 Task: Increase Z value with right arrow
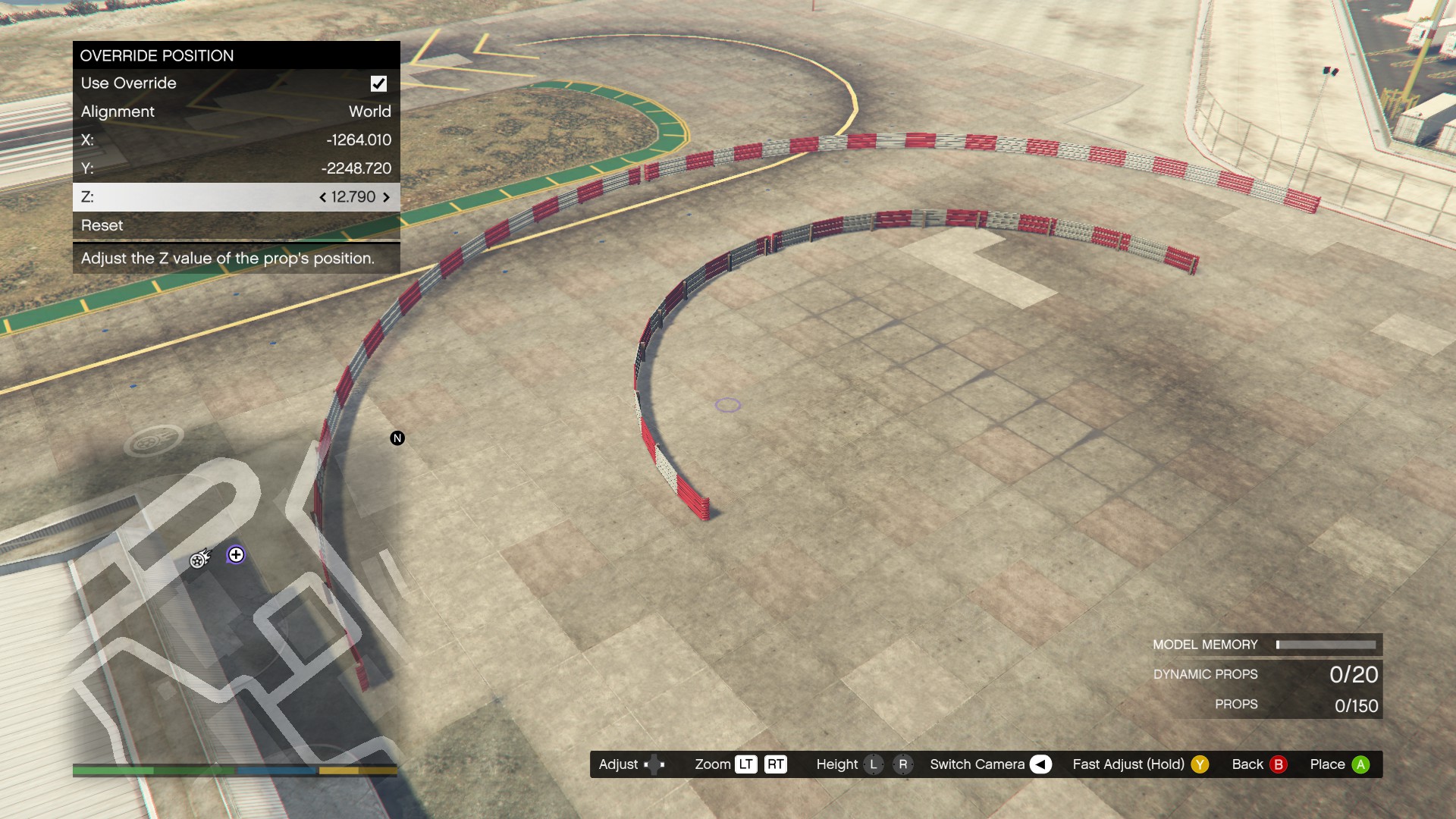coord(386,197)
